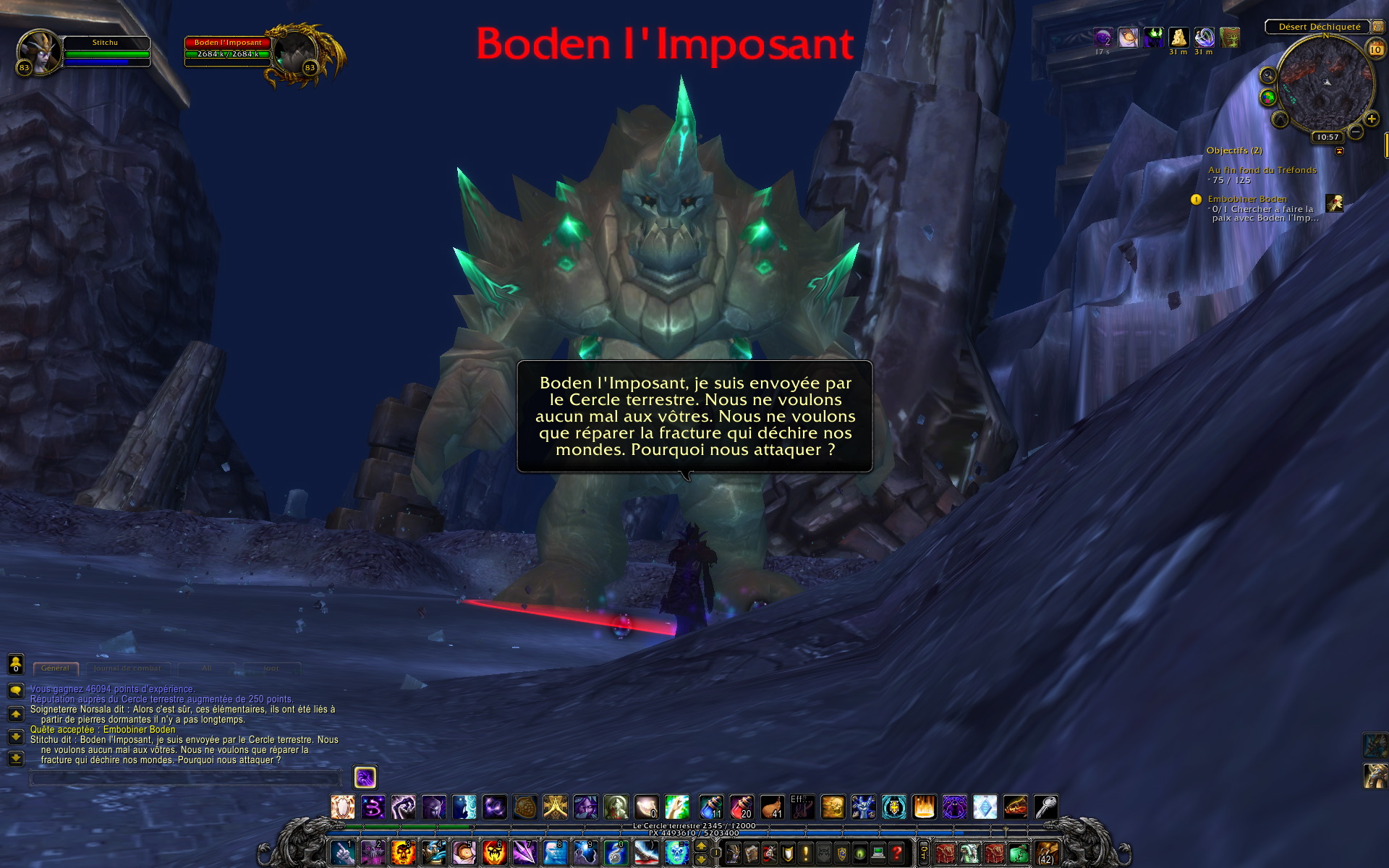Collapse the Objectifs quest tracker

pyautogui.click(x=1339, y=151)
